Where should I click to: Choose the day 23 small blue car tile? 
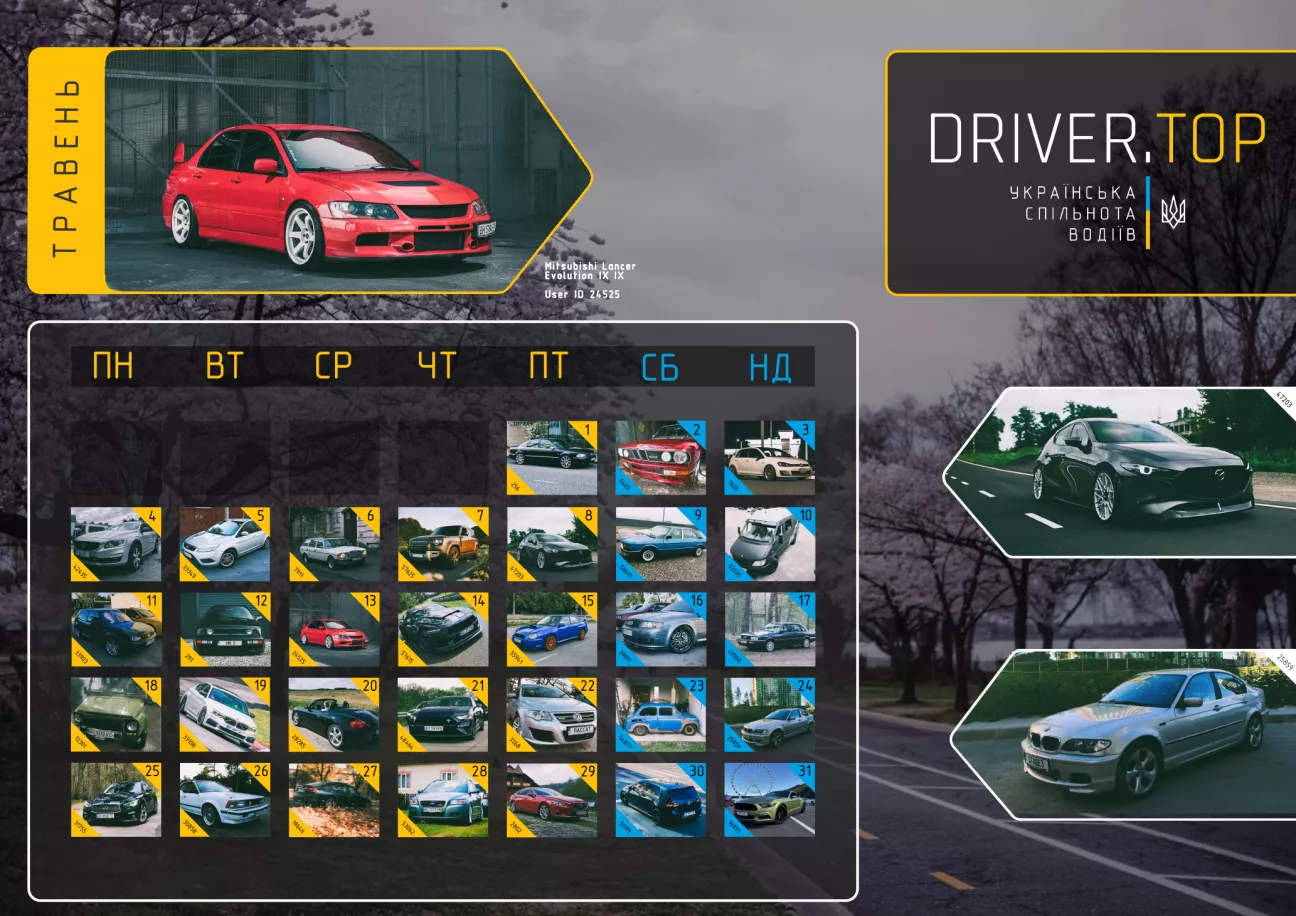(x=660, y=714)
